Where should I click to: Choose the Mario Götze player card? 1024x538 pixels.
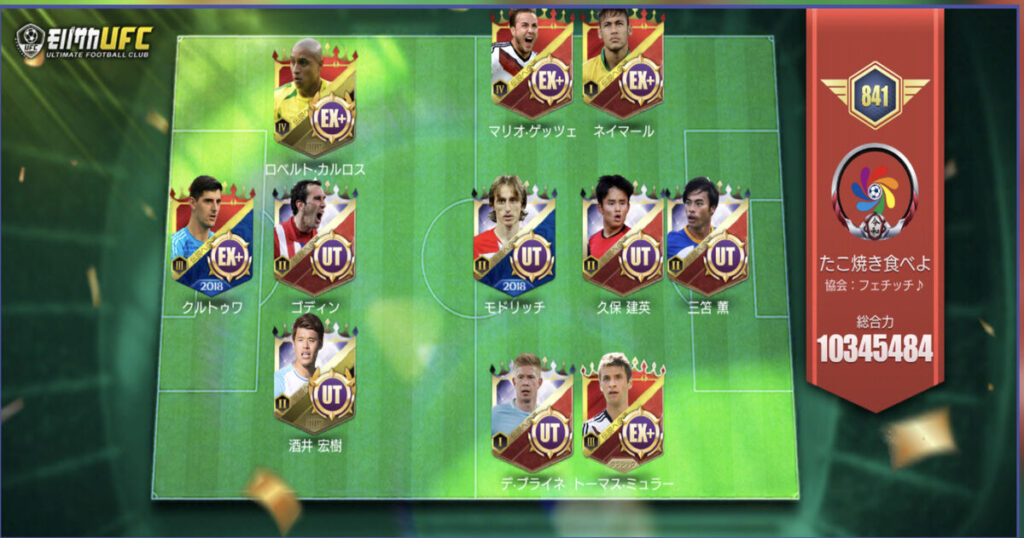[x=531, y=63]
